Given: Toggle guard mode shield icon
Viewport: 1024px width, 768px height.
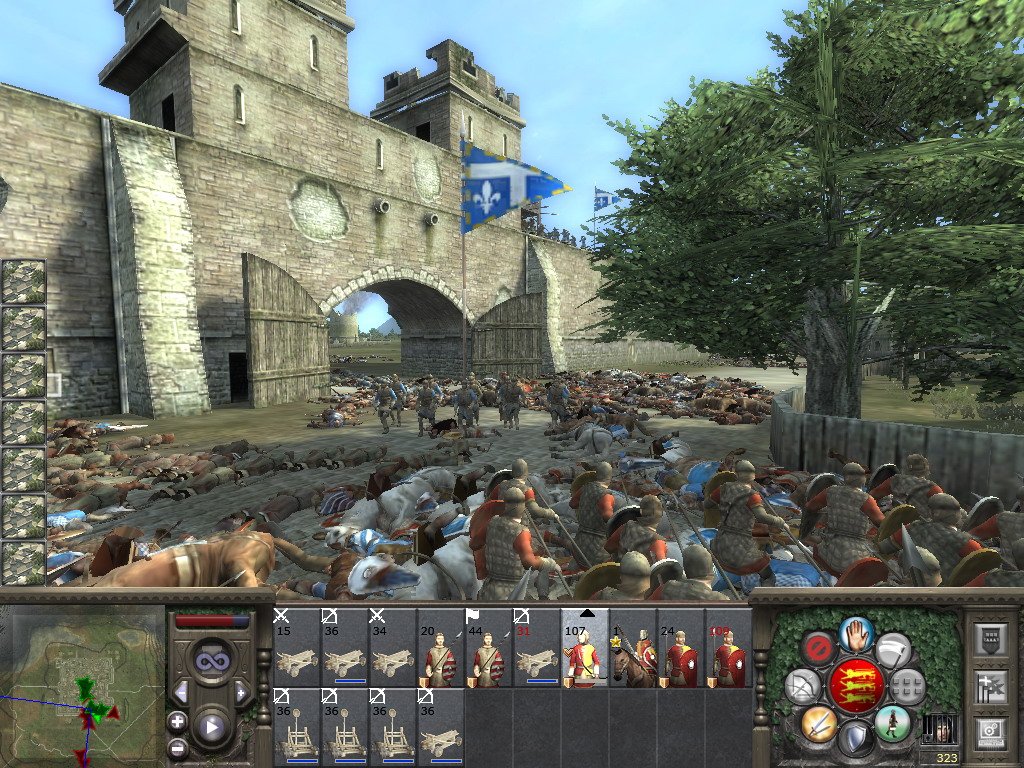Looking at the screenshot, I should [x=857, y=739].
